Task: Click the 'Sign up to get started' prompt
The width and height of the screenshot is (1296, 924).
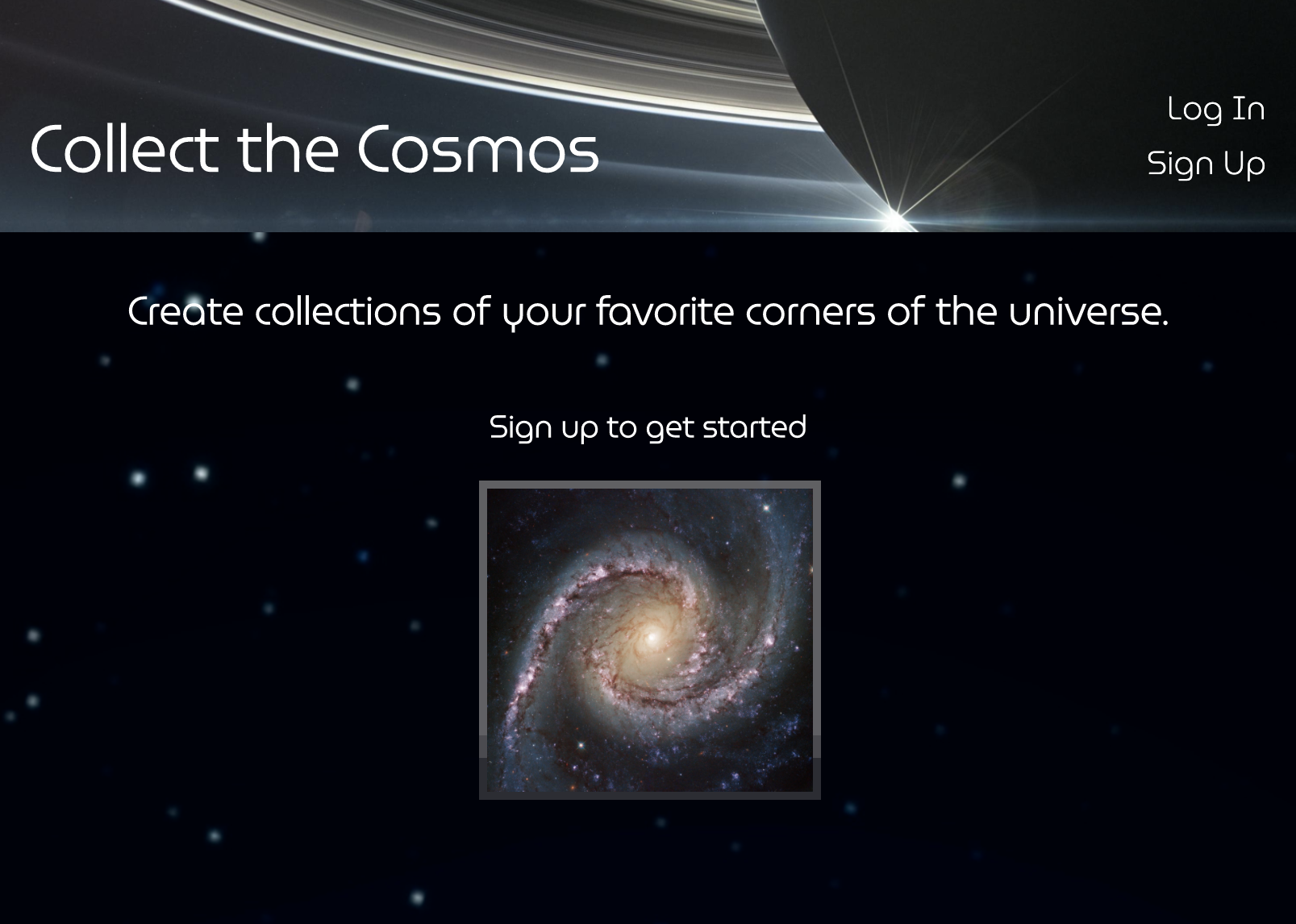Action: pyautogui.click(x=648, y=427)
